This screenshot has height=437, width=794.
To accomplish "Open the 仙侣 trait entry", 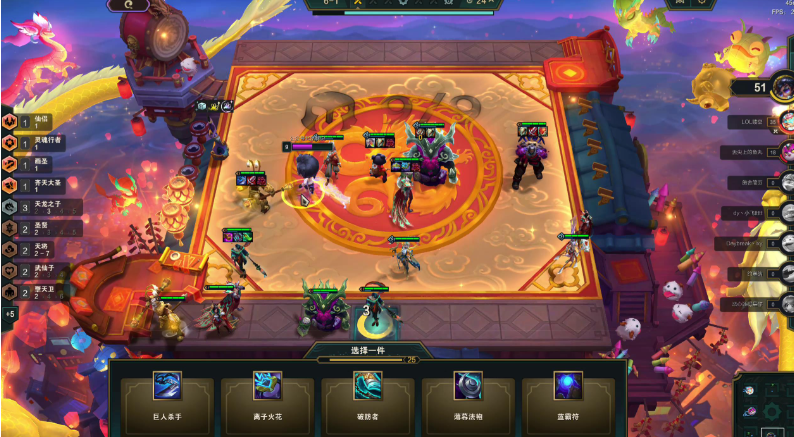I will [x=30, y=121].
